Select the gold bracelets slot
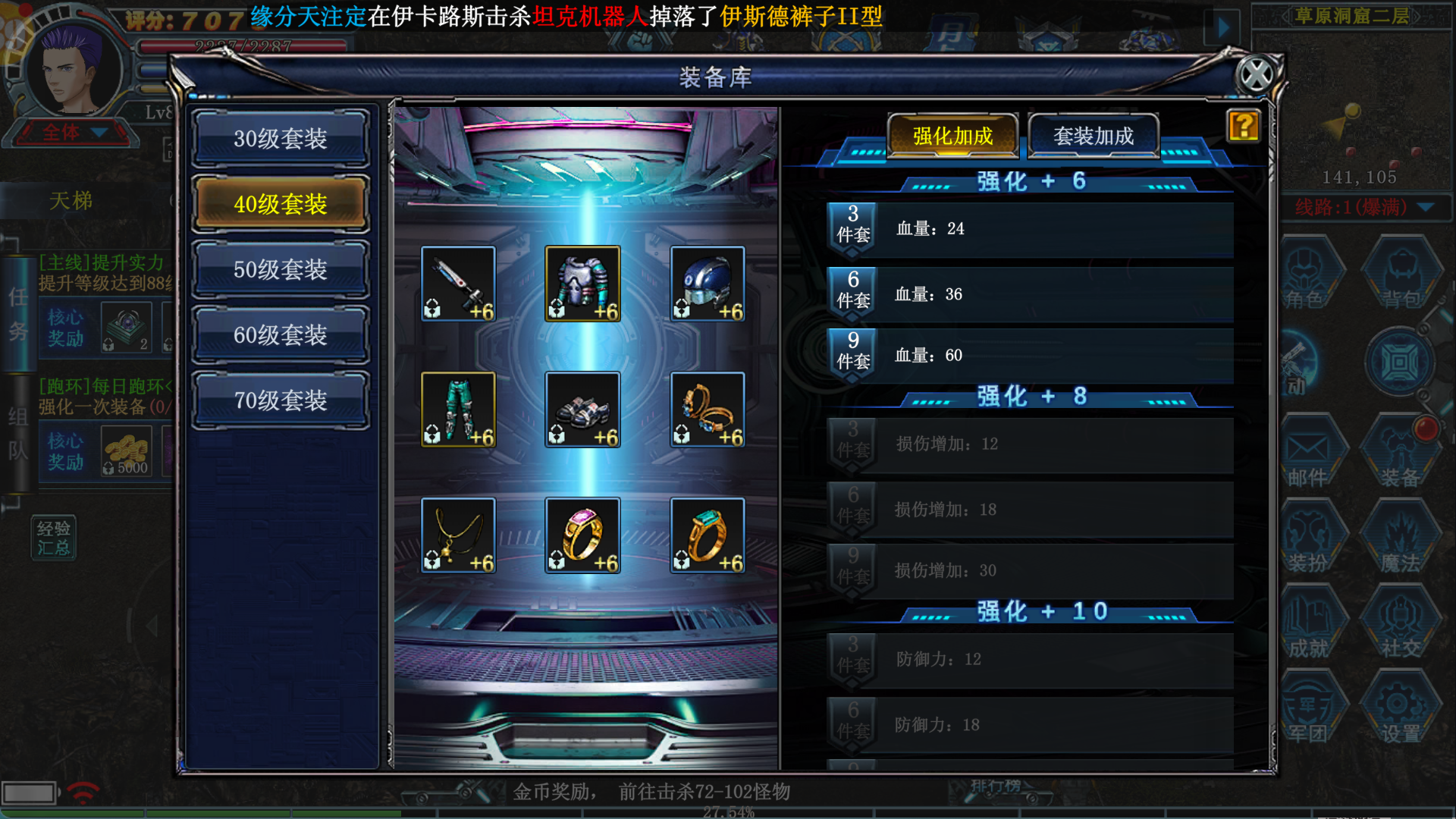Screen dimensions: 1456x819 coord(707,409)
